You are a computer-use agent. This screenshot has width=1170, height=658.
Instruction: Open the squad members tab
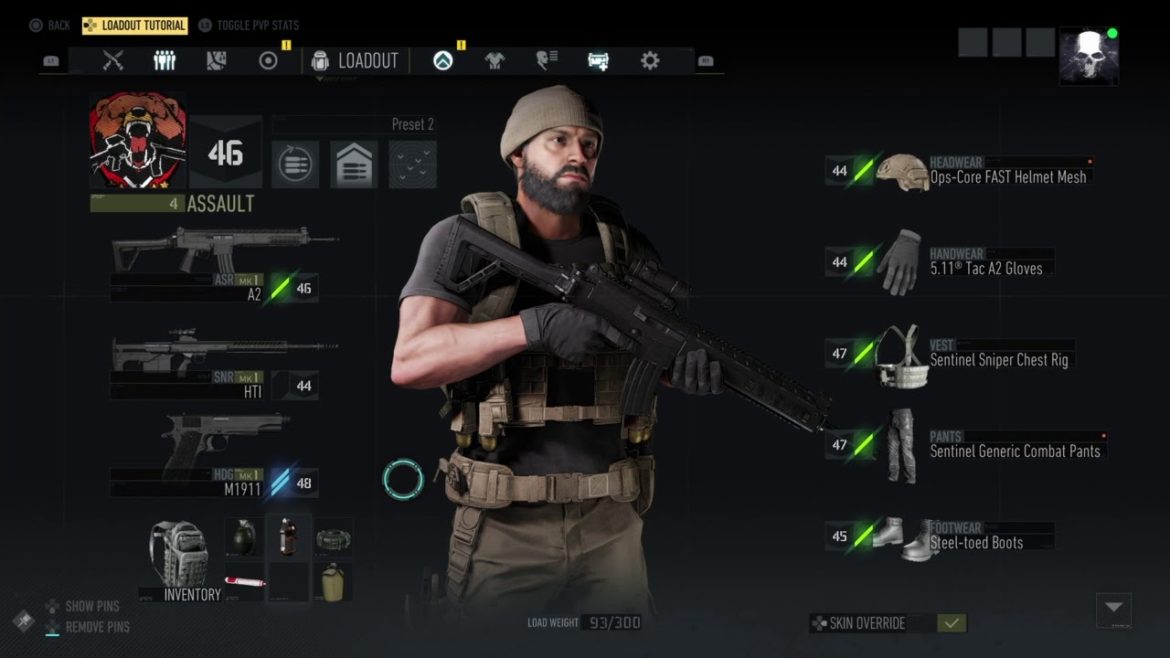[x=165, y=61]
